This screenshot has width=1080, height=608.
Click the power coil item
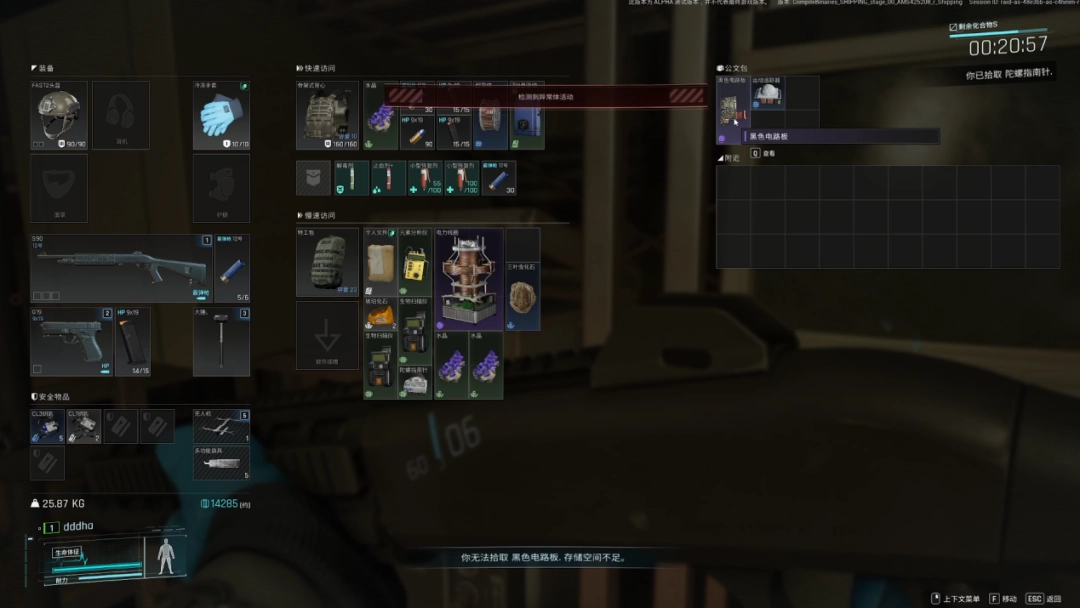click(x=469, y=279)
